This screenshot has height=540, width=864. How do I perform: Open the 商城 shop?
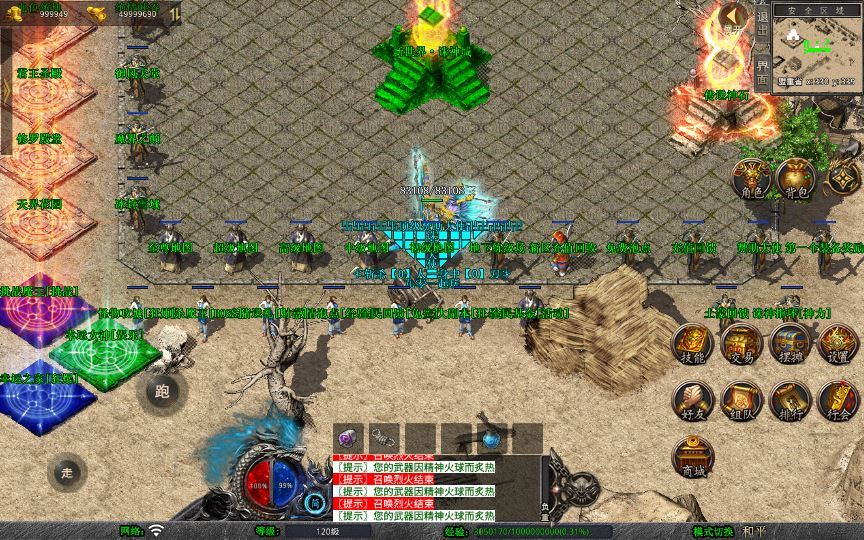tap(692, 456)
